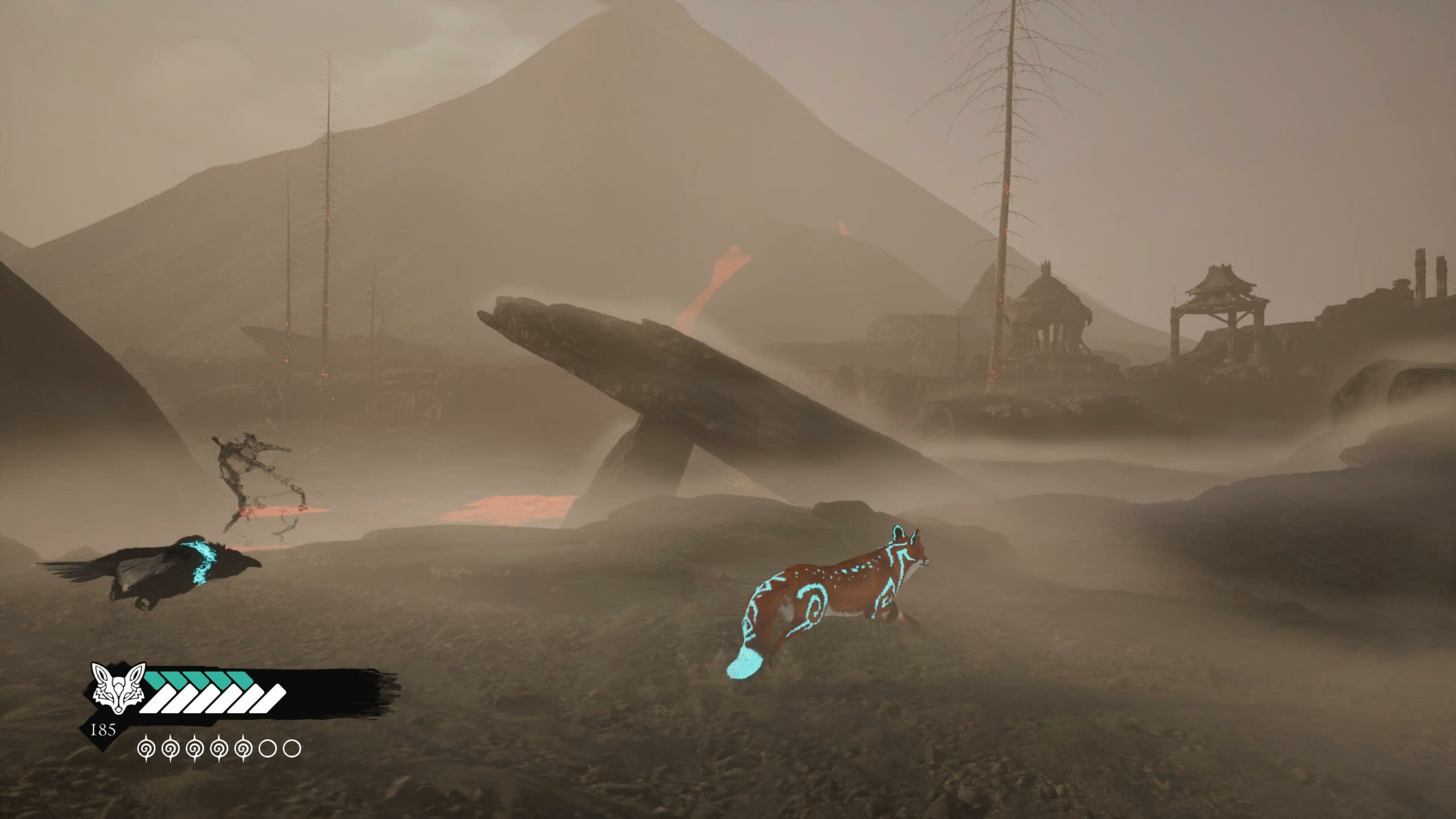Click the white fox head emblem
Viewport: 1456px width, 819px height.
[x=118, y=688]
